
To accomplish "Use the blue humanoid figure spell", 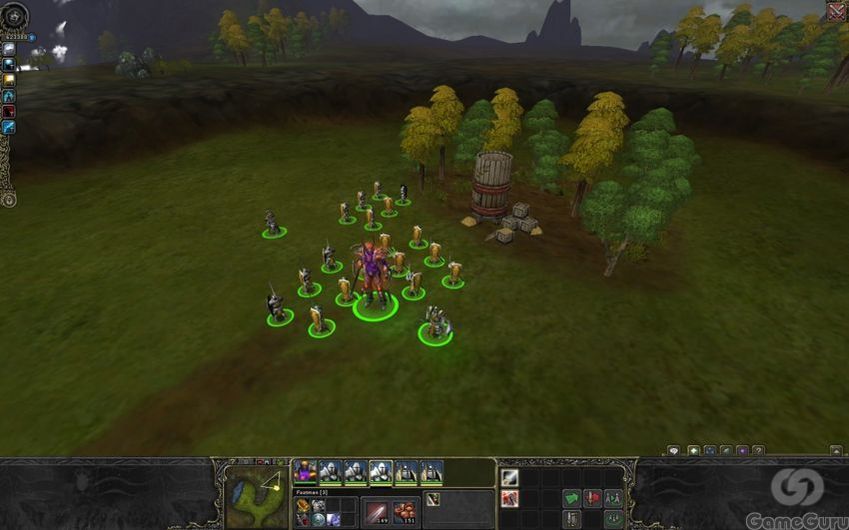I will 9,95.
